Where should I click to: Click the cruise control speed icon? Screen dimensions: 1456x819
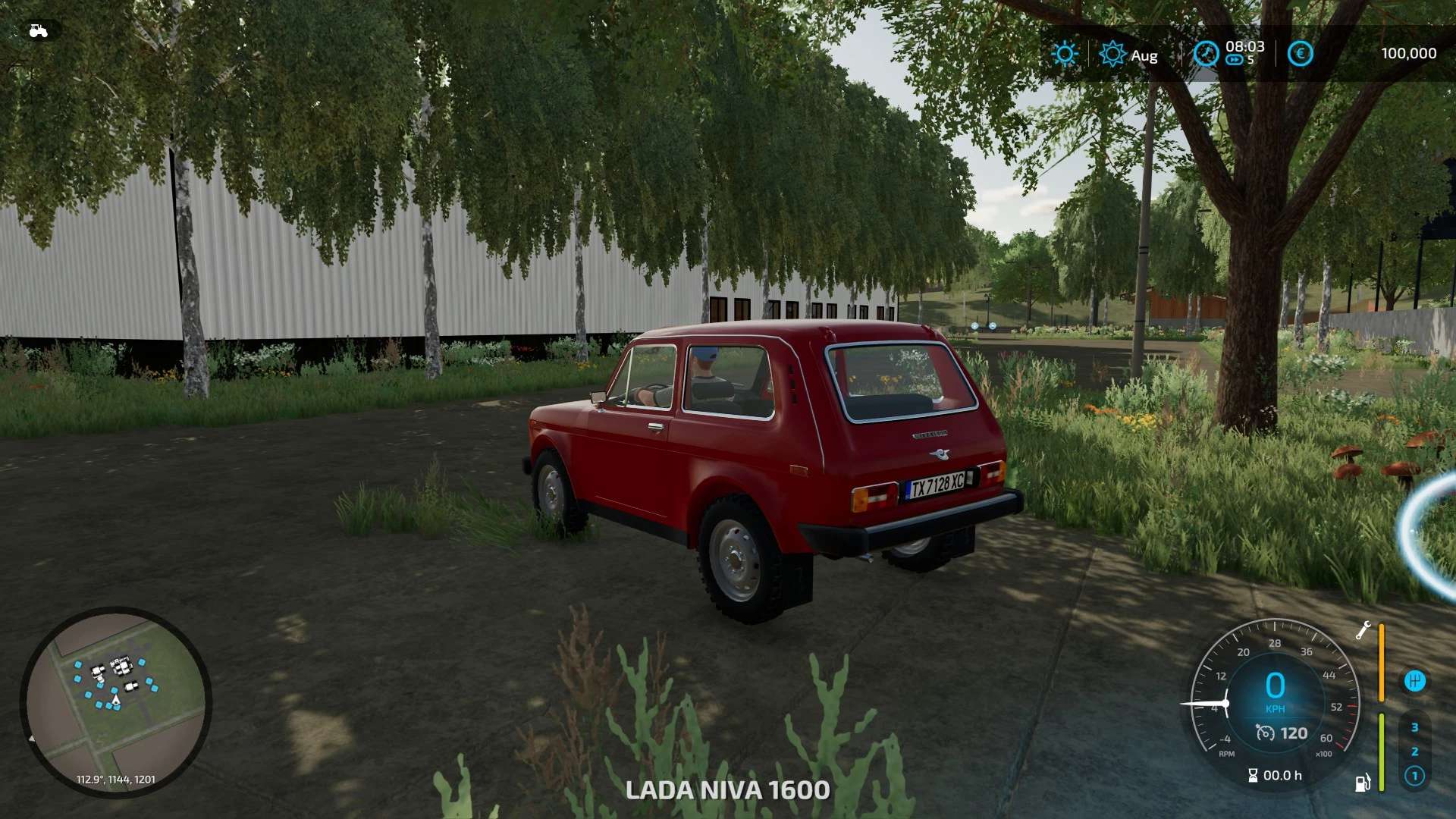click(x=1265, y=733)
